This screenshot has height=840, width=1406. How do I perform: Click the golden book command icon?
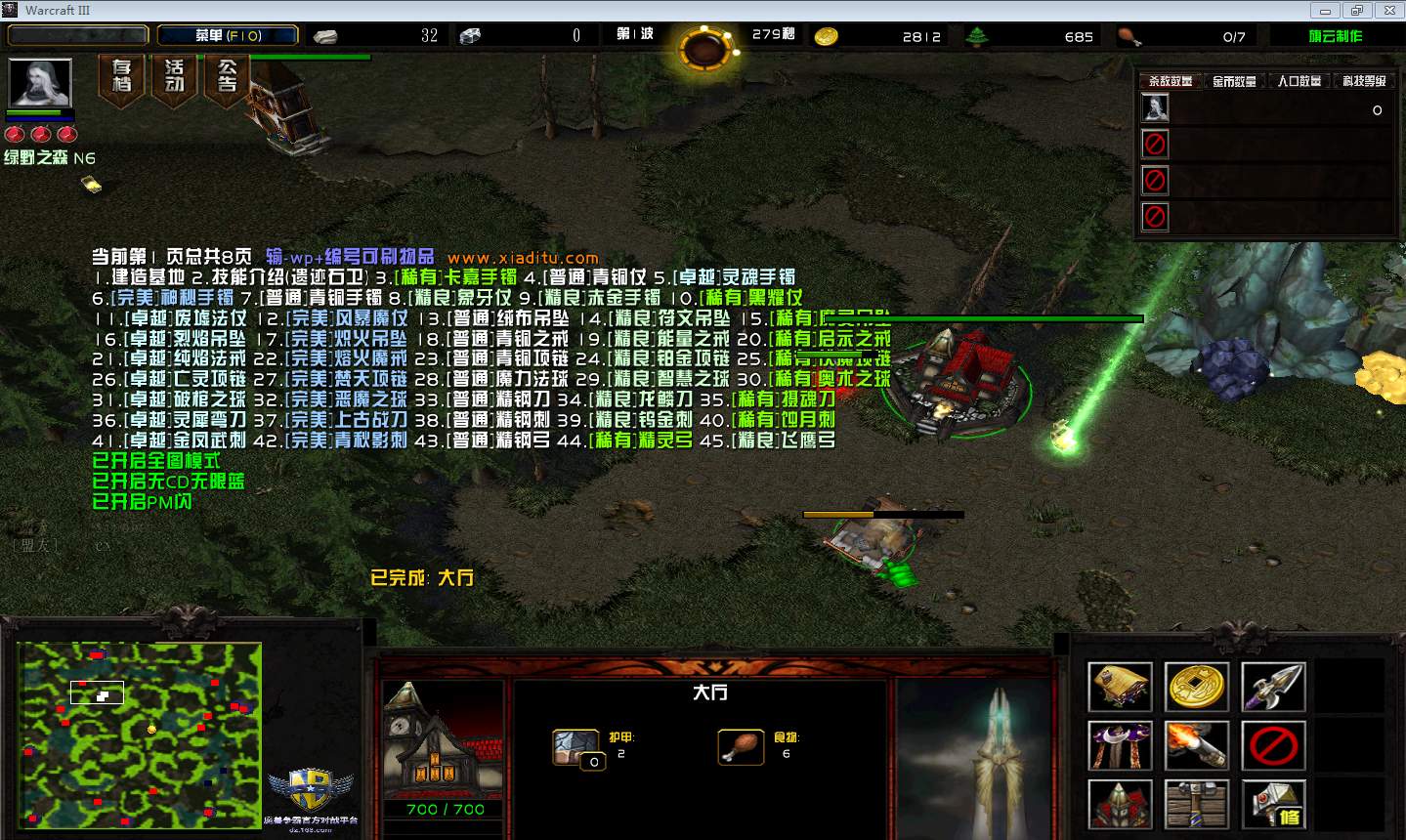point(1121,687)
